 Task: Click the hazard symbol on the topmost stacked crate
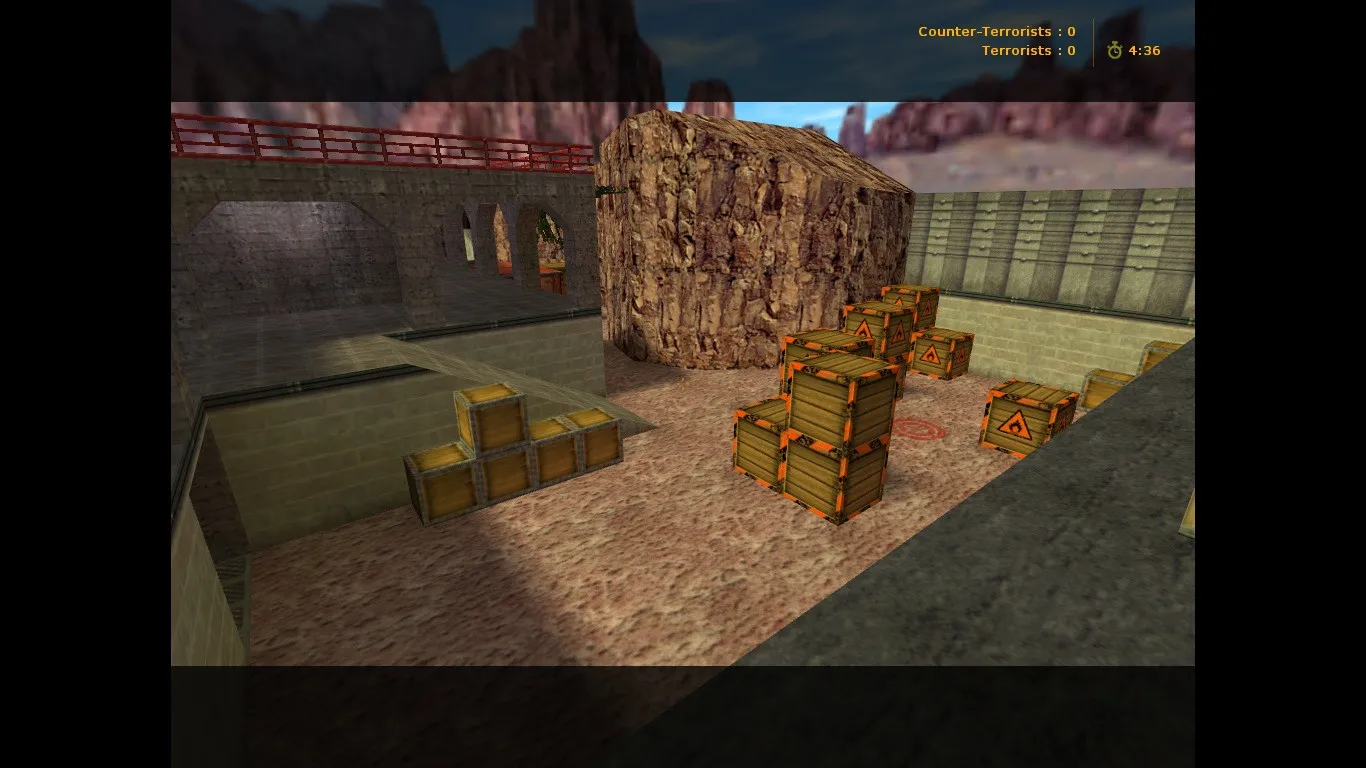coord(926,310)
